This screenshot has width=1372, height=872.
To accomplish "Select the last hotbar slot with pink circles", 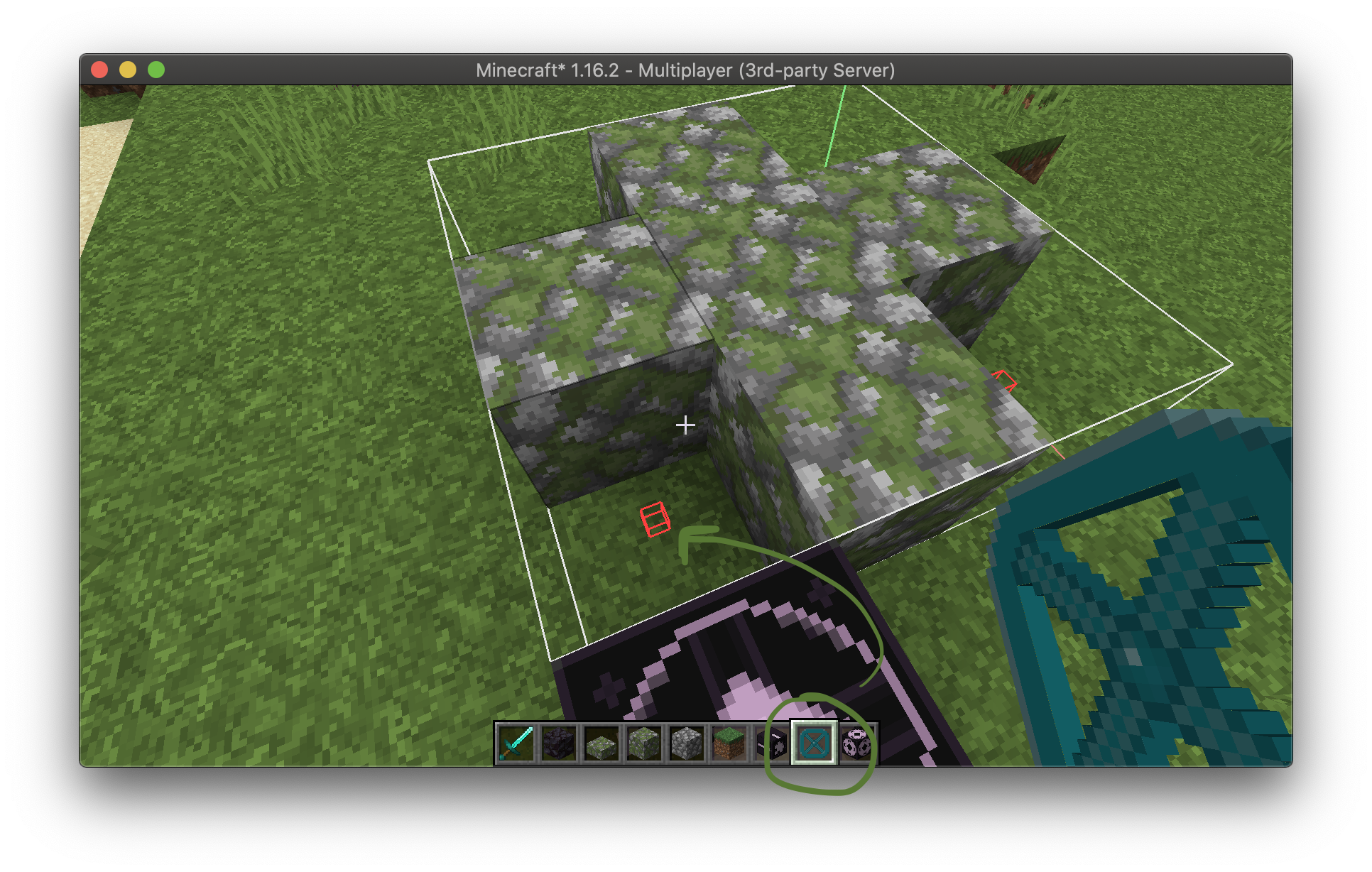I will tap(856, 743).
